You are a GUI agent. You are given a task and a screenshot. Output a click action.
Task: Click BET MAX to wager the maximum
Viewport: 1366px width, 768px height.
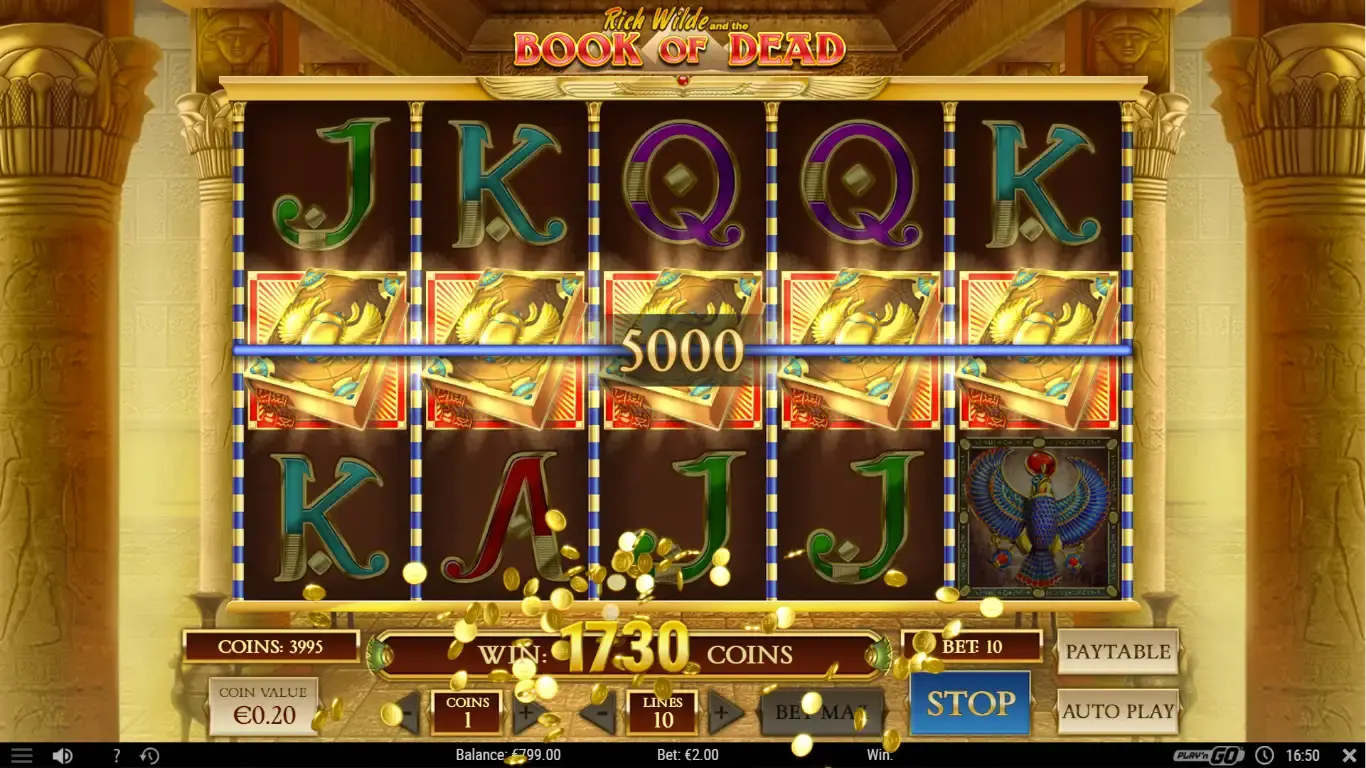coord(822,712)
